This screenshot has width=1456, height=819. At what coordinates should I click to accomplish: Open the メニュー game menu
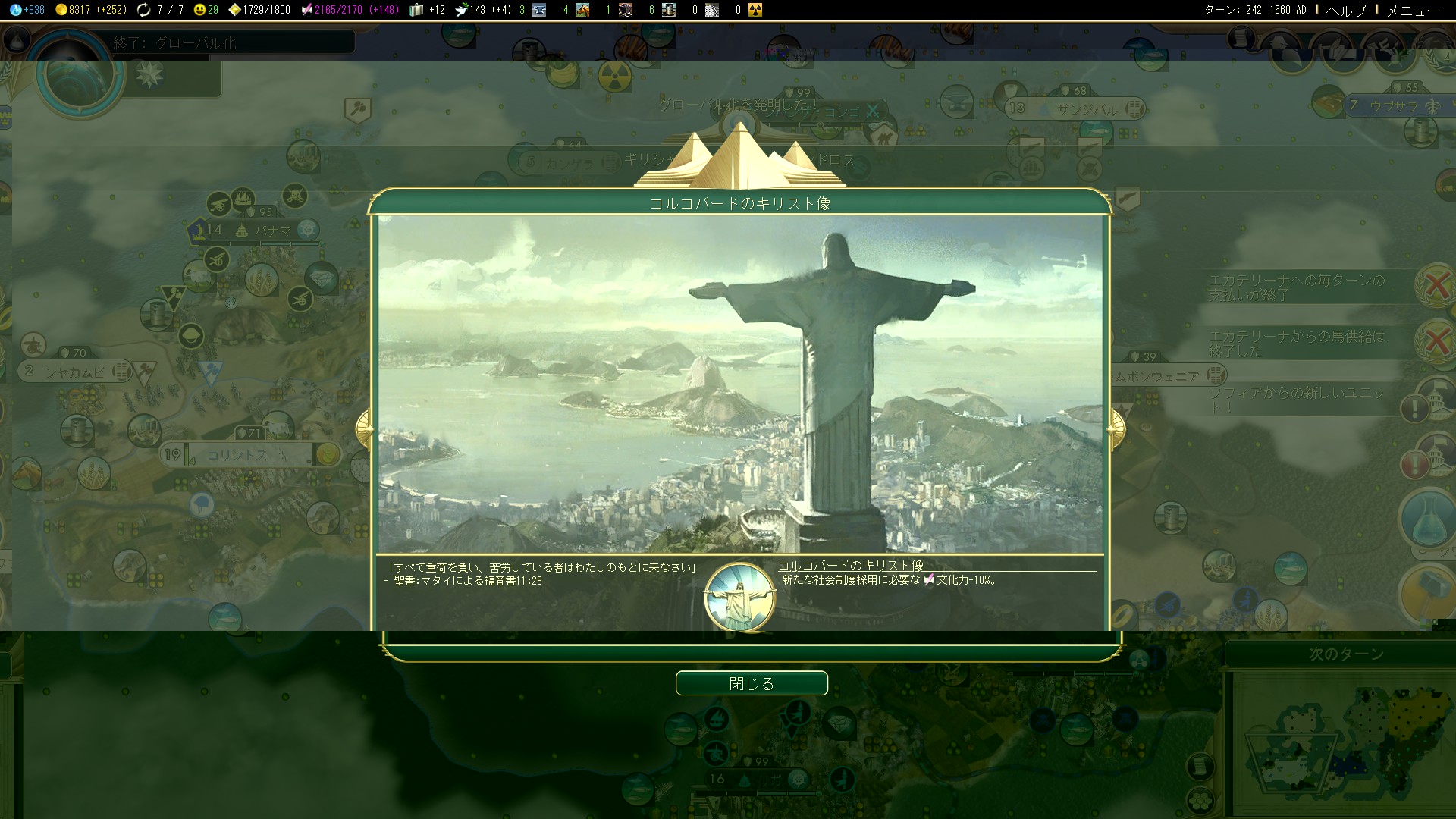point(1413,10)
